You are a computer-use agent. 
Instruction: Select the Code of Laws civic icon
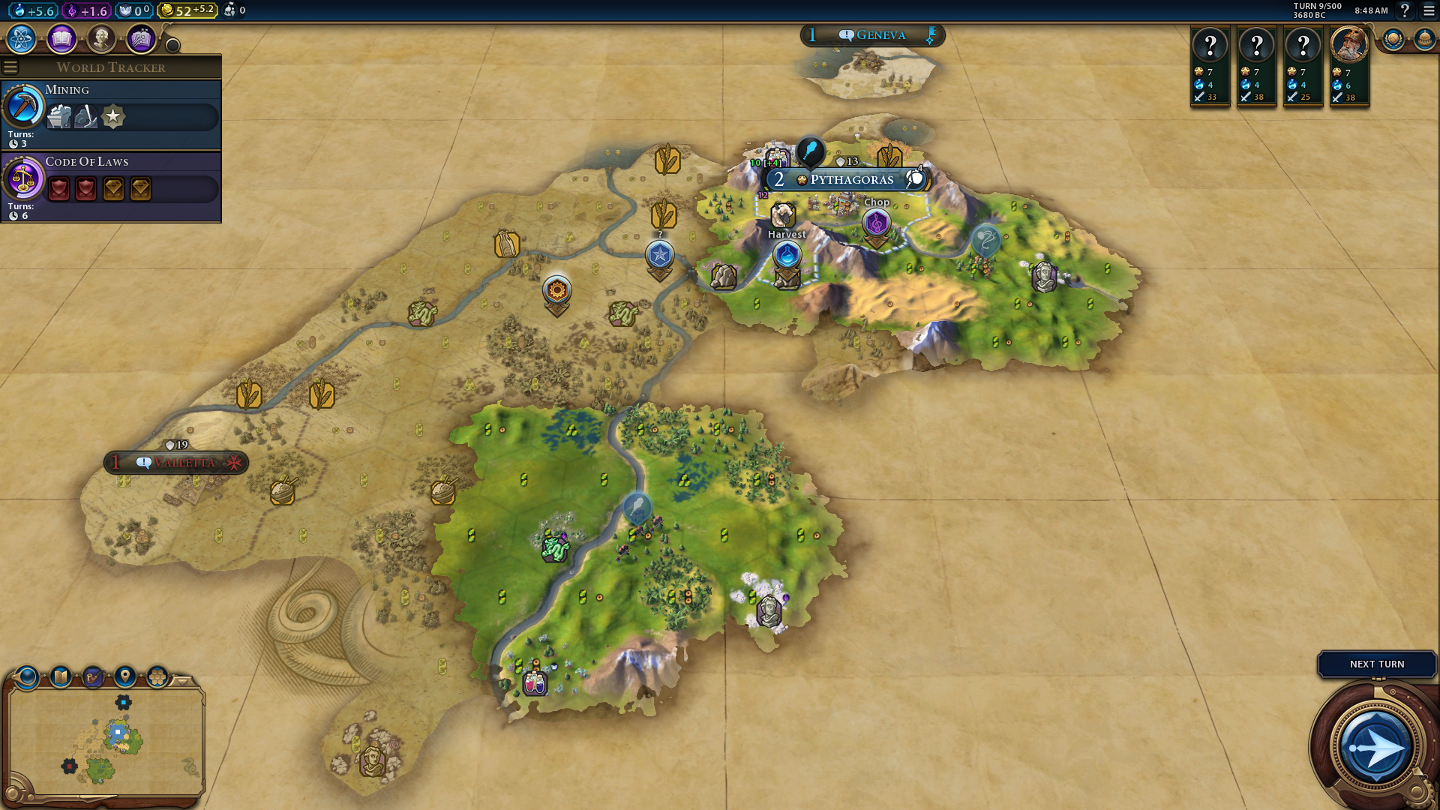[23, 178]
